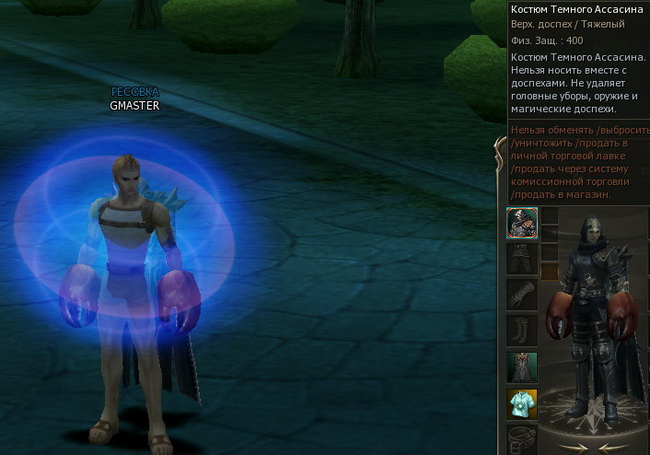650x455 pixels.
Task: Click the highlighted orange small slot
Action: coord(549,270)
